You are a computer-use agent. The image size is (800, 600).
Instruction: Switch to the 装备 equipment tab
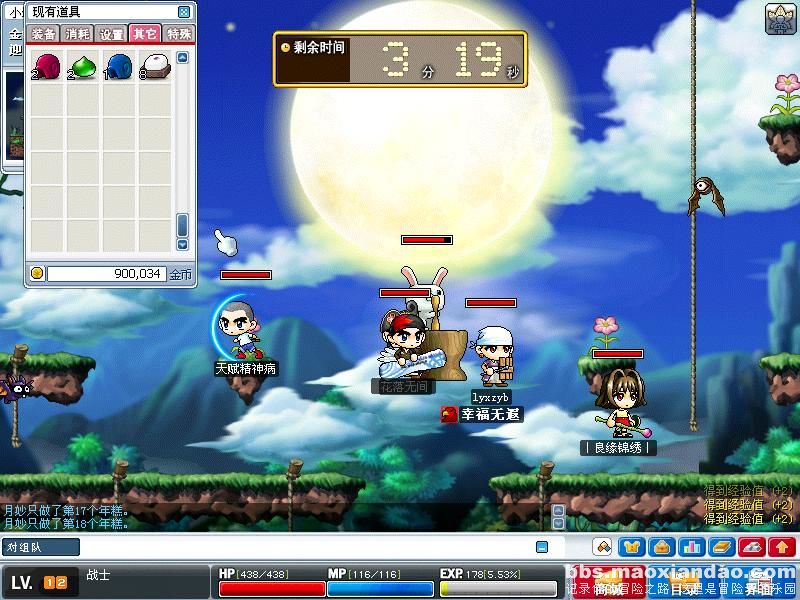44,33
